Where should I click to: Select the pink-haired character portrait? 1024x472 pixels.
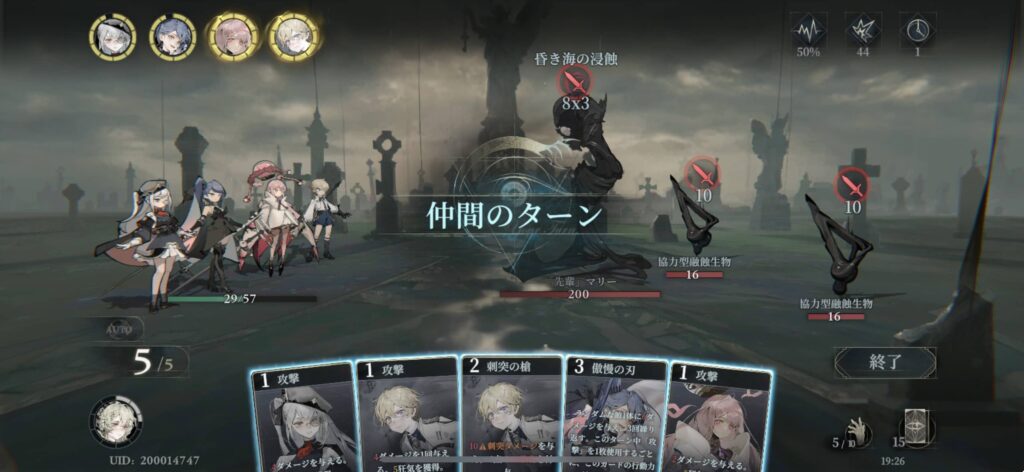pos(233,37)
